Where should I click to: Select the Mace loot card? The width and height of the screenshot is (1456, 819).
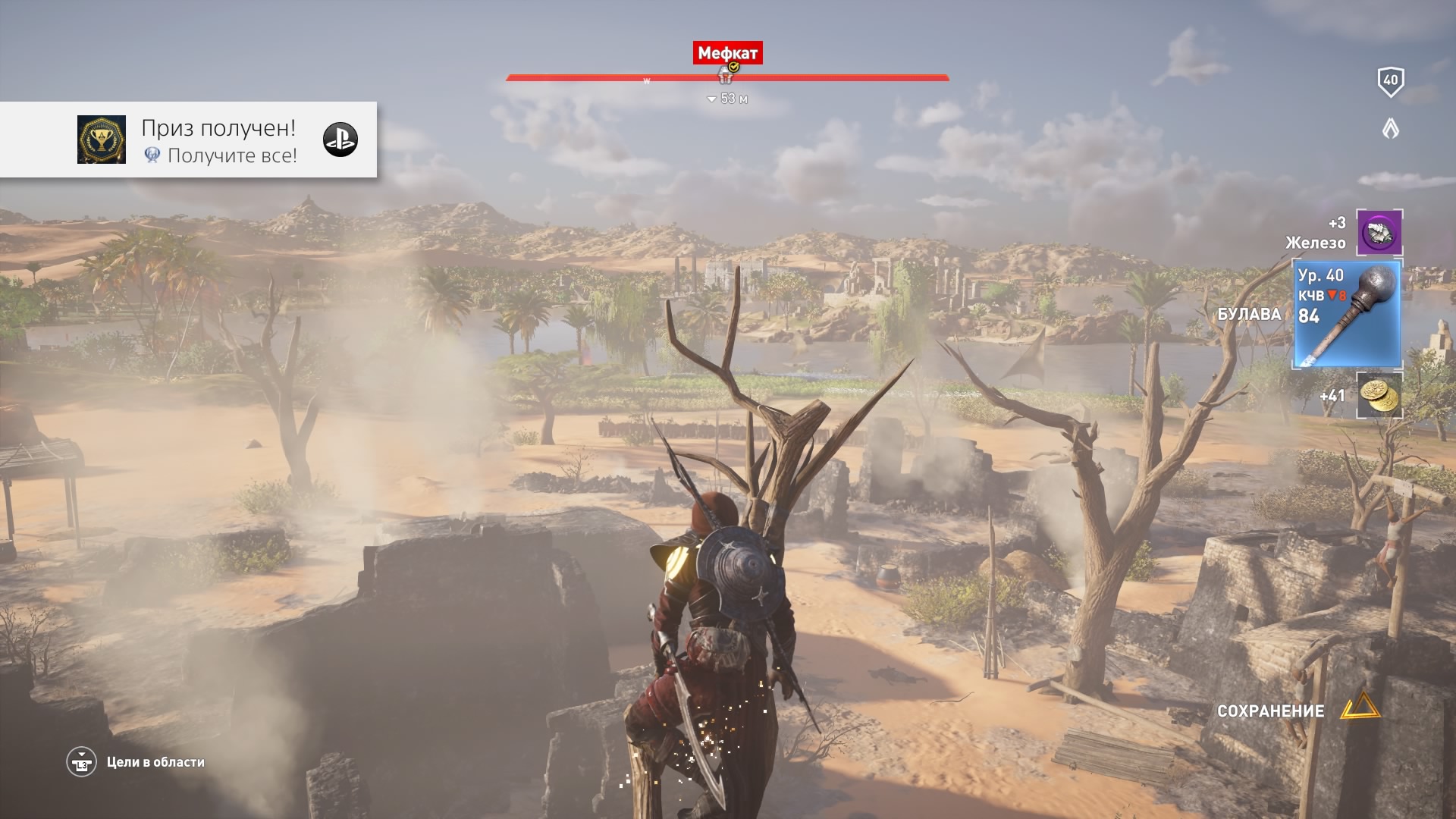(1347, 314)
